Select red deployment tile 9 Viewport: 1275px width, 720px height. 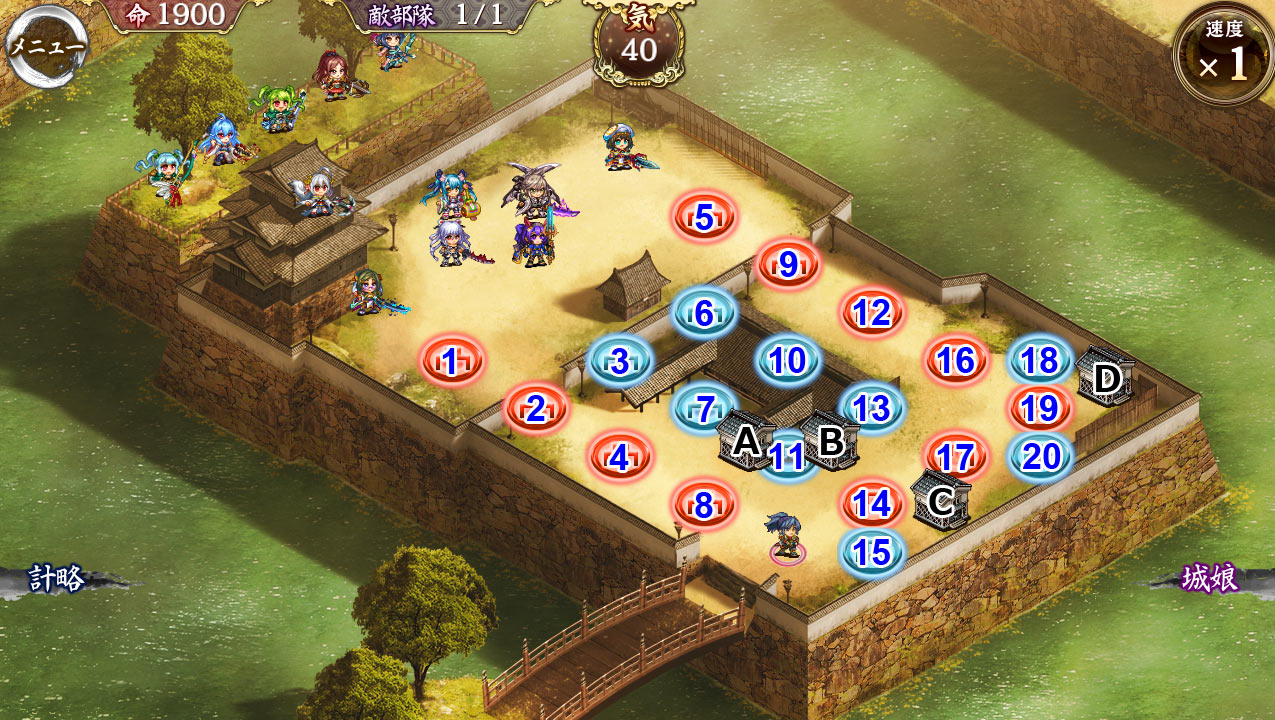(x=788, y=265)
